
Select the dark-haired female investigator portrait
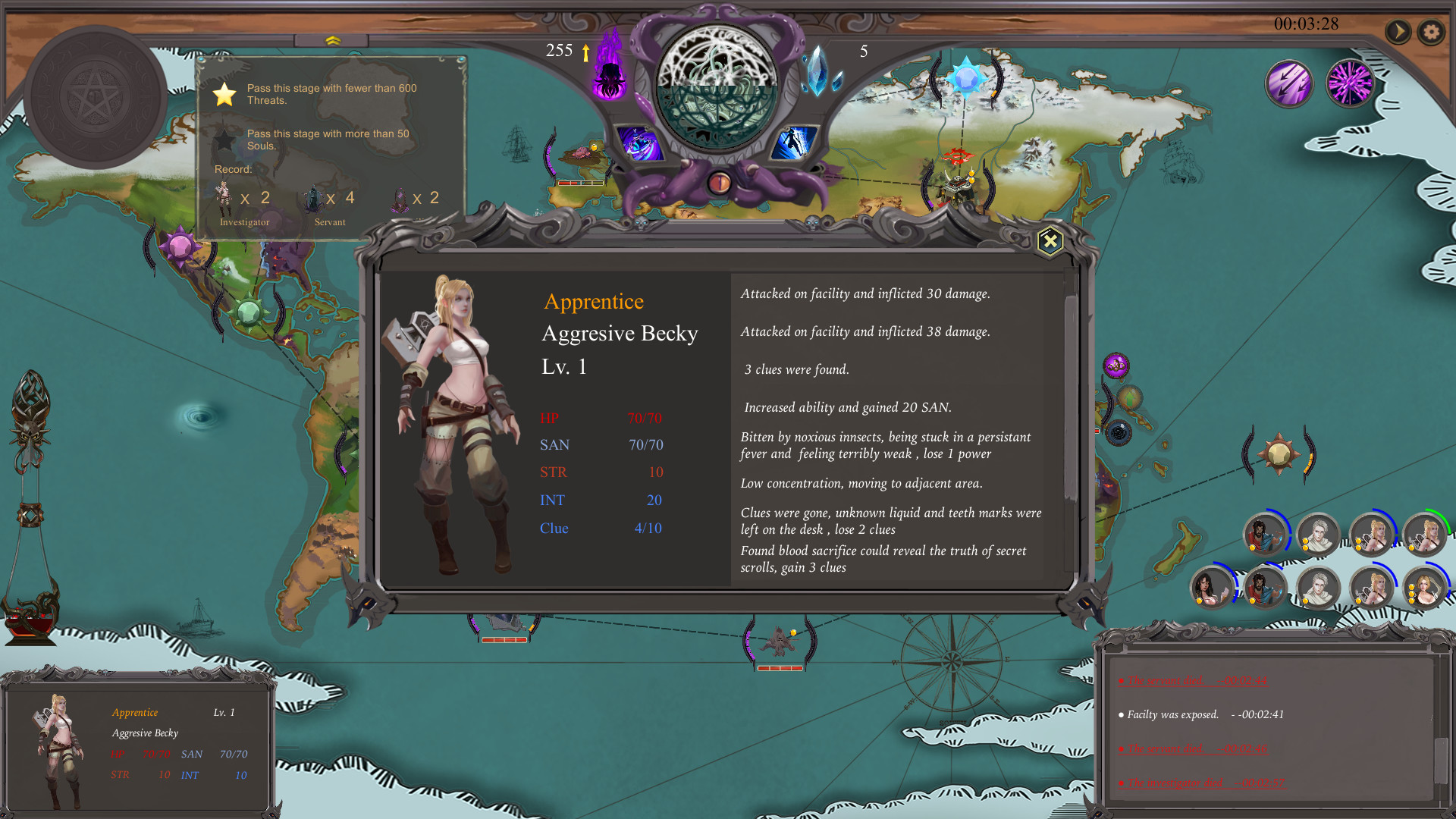[x=1211, y=588]
